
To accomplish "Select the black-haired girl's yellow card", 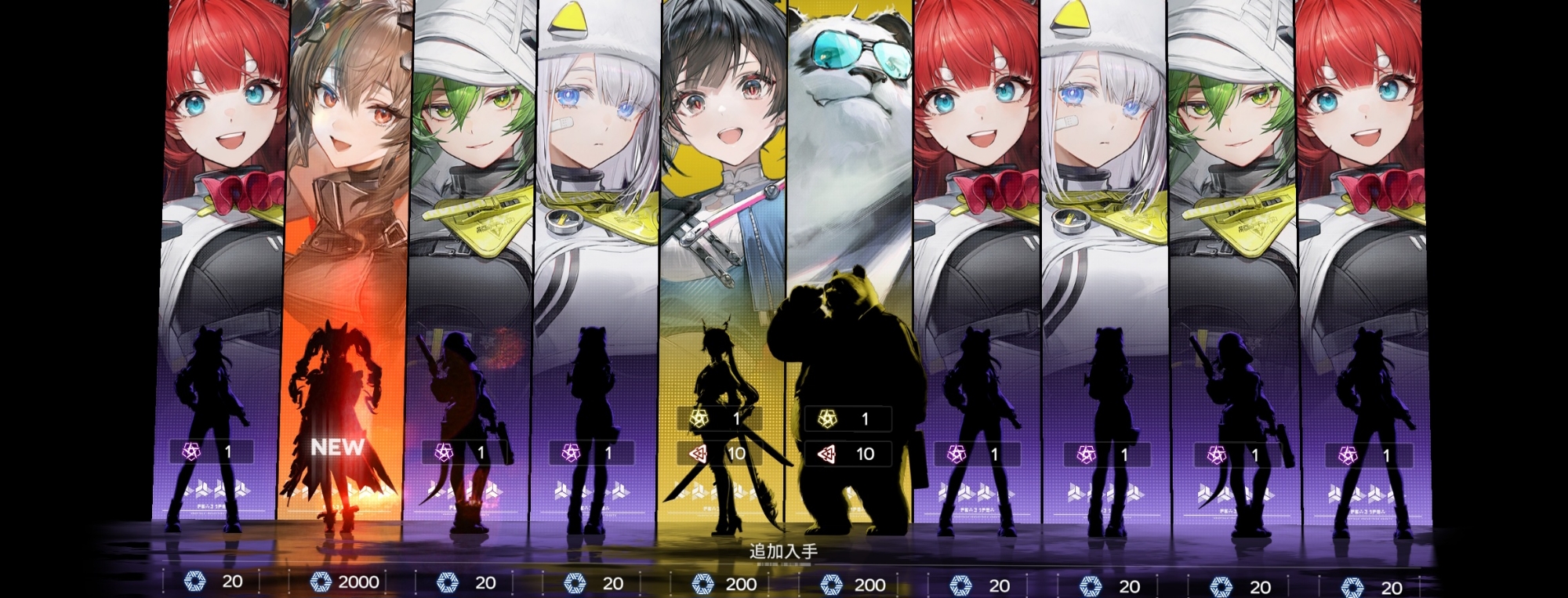I will [x=723, y=259].
